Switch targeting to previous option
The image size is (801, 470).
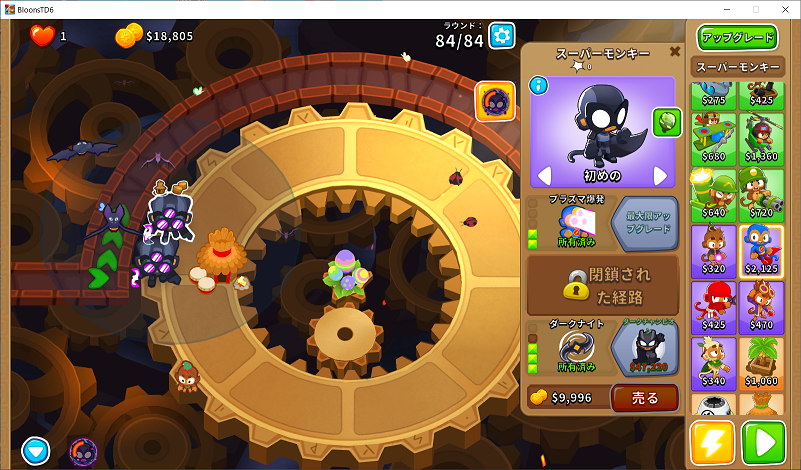click(x=545, y=176)
